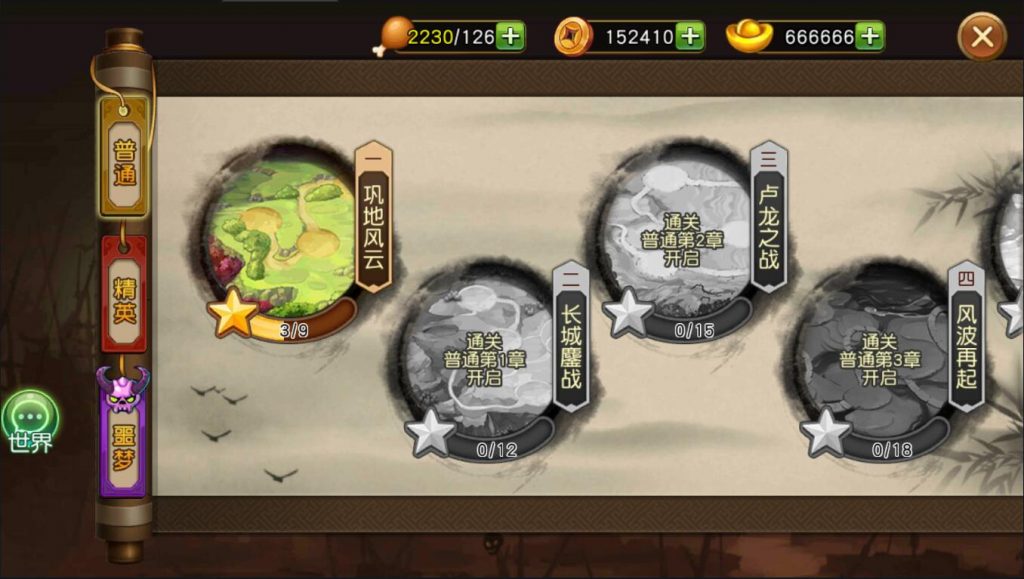Viewport: 1024px width, 579px height.
Task: Open the 噩梦 nightmare tab
Action: pyautogui.click(x=123, y=440)
